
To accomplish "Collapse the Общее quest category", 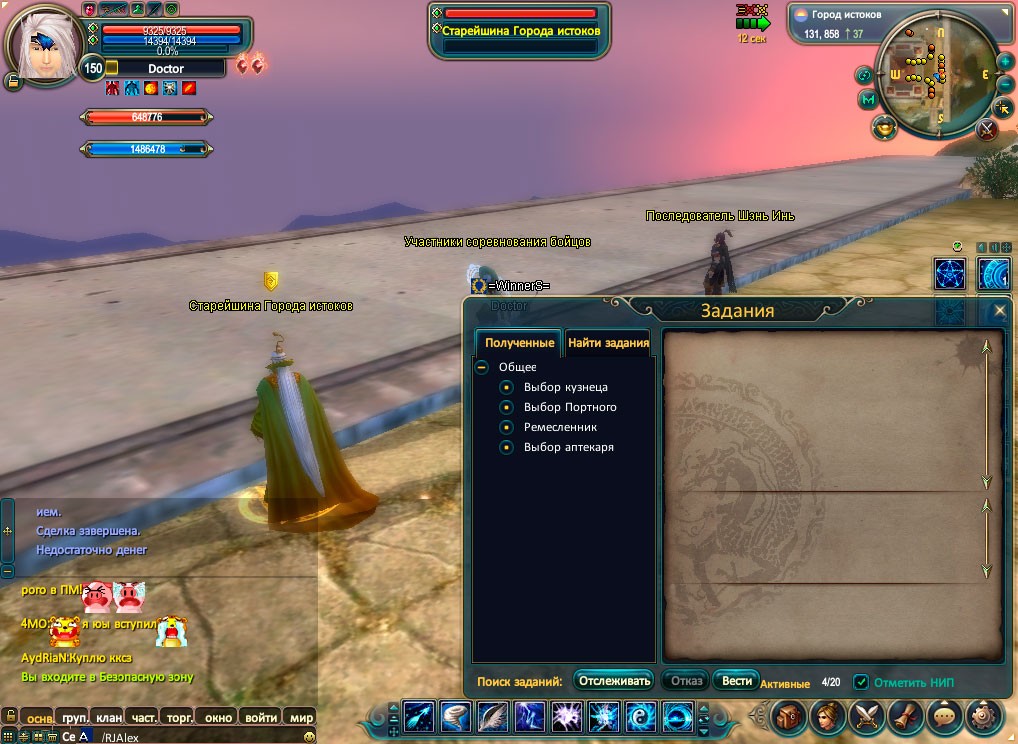I will point(482,367).
